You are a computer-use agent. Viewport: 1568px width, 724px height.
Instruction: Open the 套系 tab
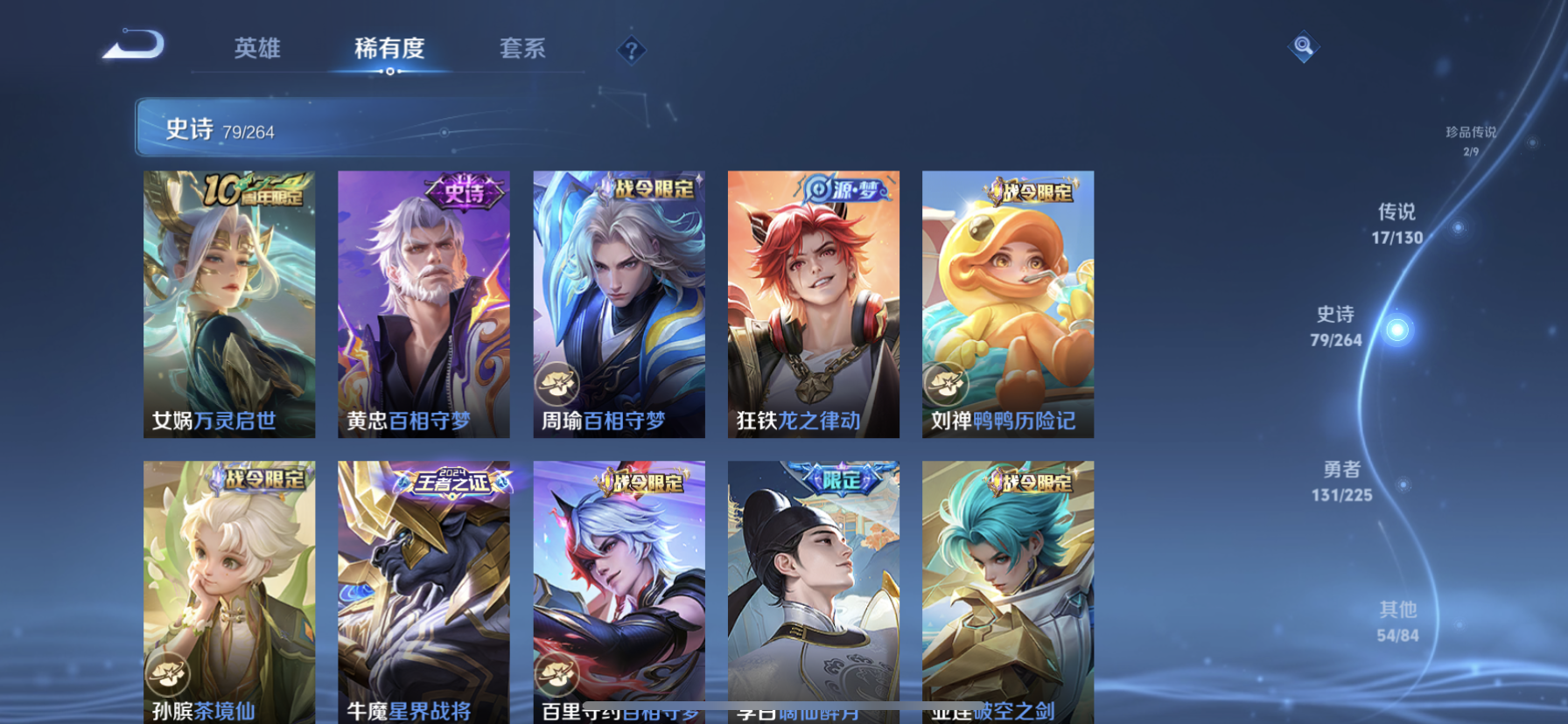[522, 48]
